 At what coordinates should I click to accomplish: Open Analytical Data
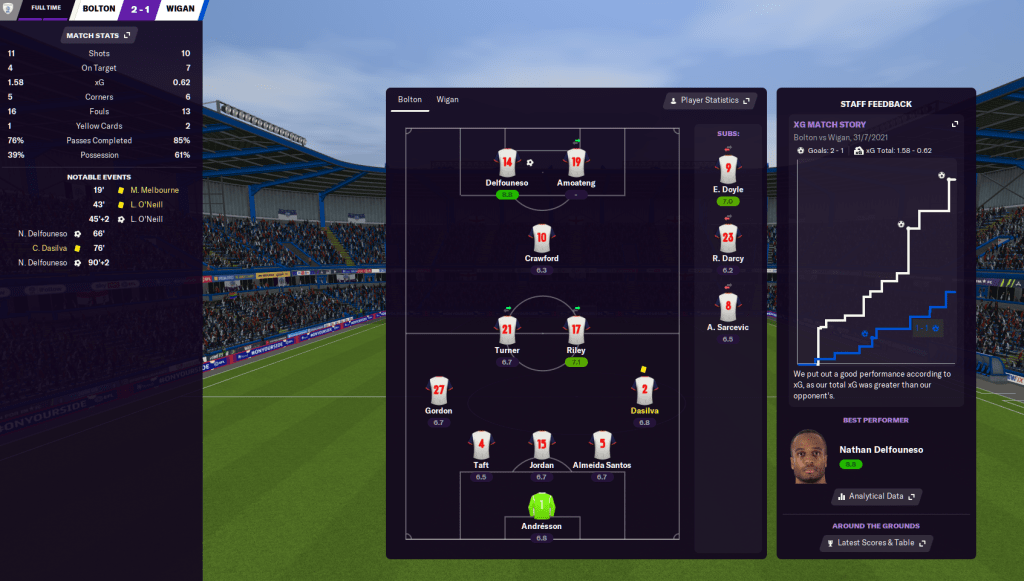tap(875, 496)
